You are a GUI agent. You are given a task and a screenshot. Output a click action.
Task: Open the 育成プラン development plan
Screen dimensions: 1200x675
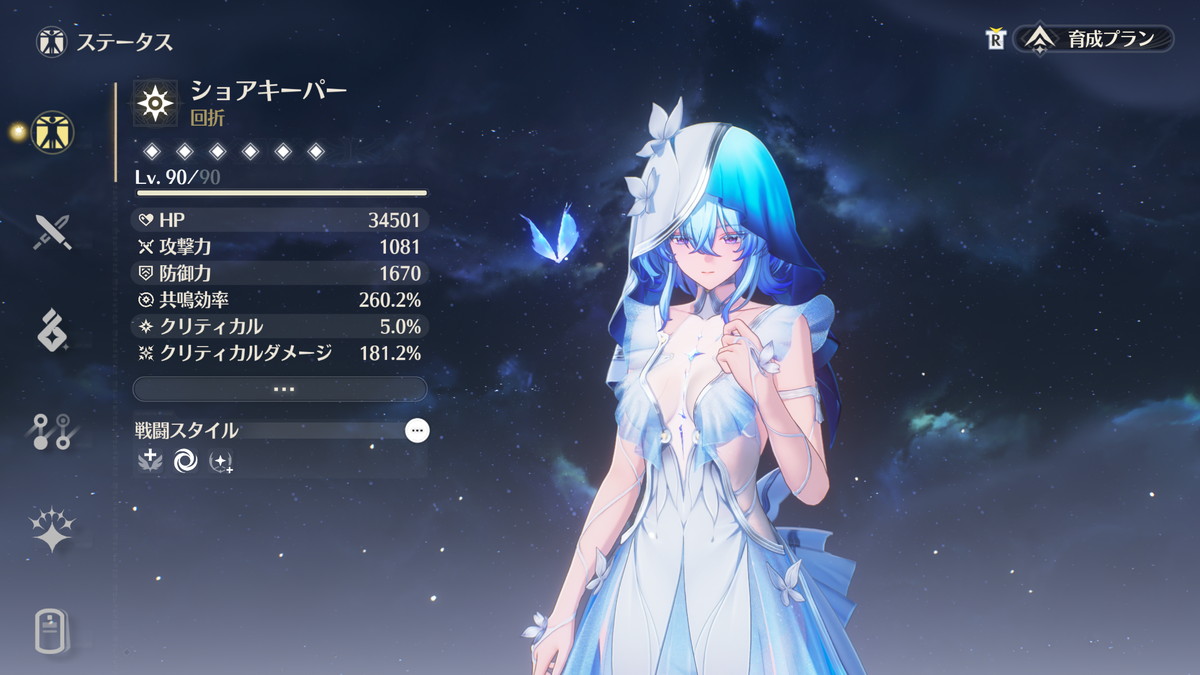point(1096,39)
